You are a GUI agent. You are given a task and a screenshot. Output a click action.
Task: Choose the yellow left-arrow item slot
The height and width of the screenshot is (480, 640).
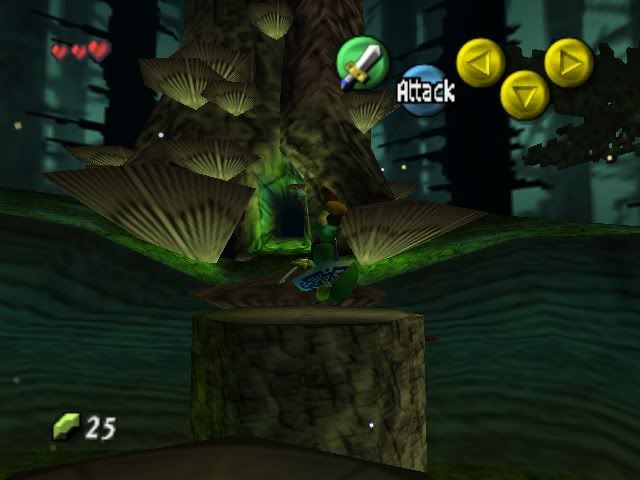(x=480, y=62)
